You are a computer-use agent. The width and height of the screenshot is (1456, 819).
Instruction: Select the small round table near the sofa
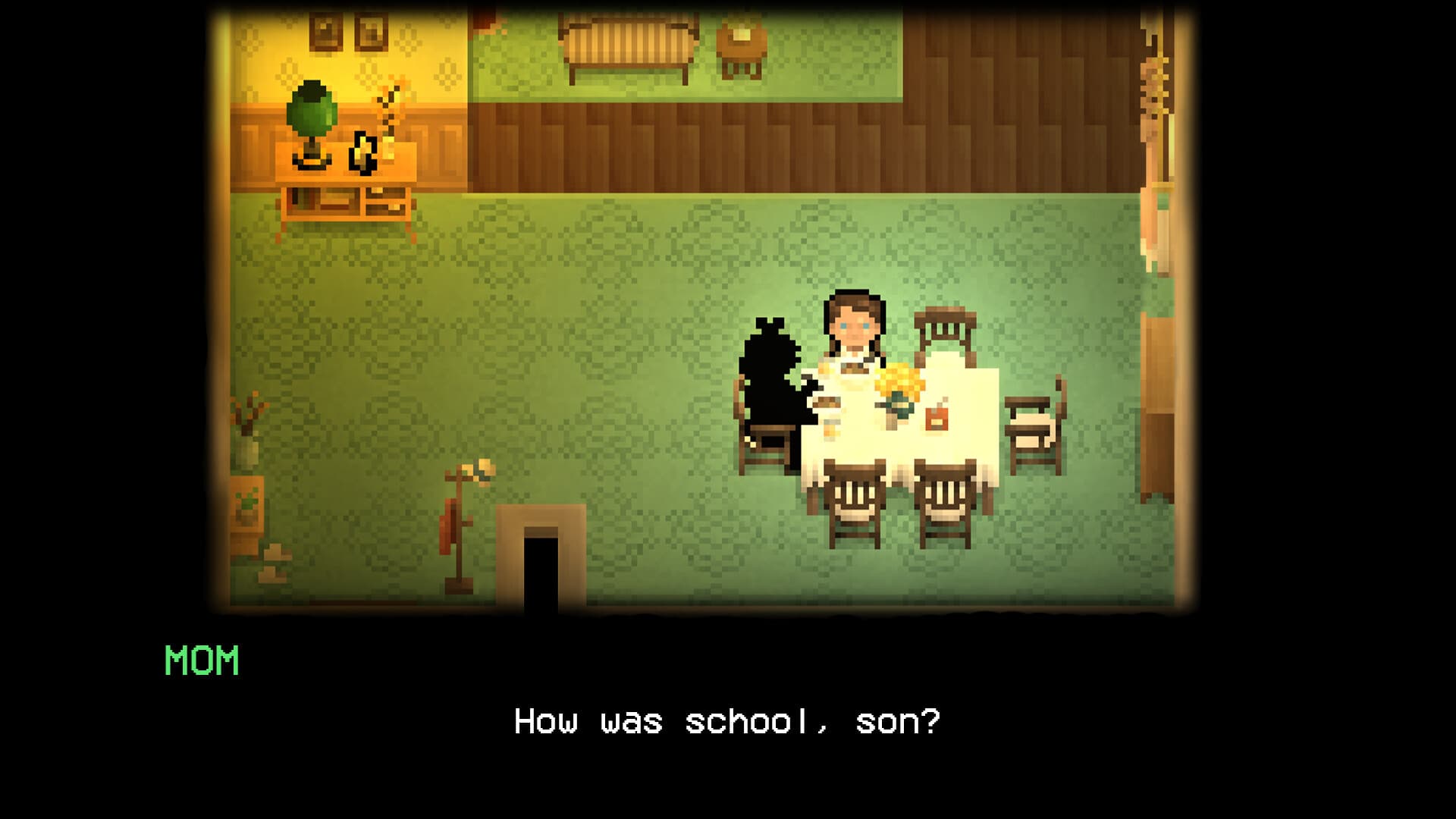click(739, 45)
